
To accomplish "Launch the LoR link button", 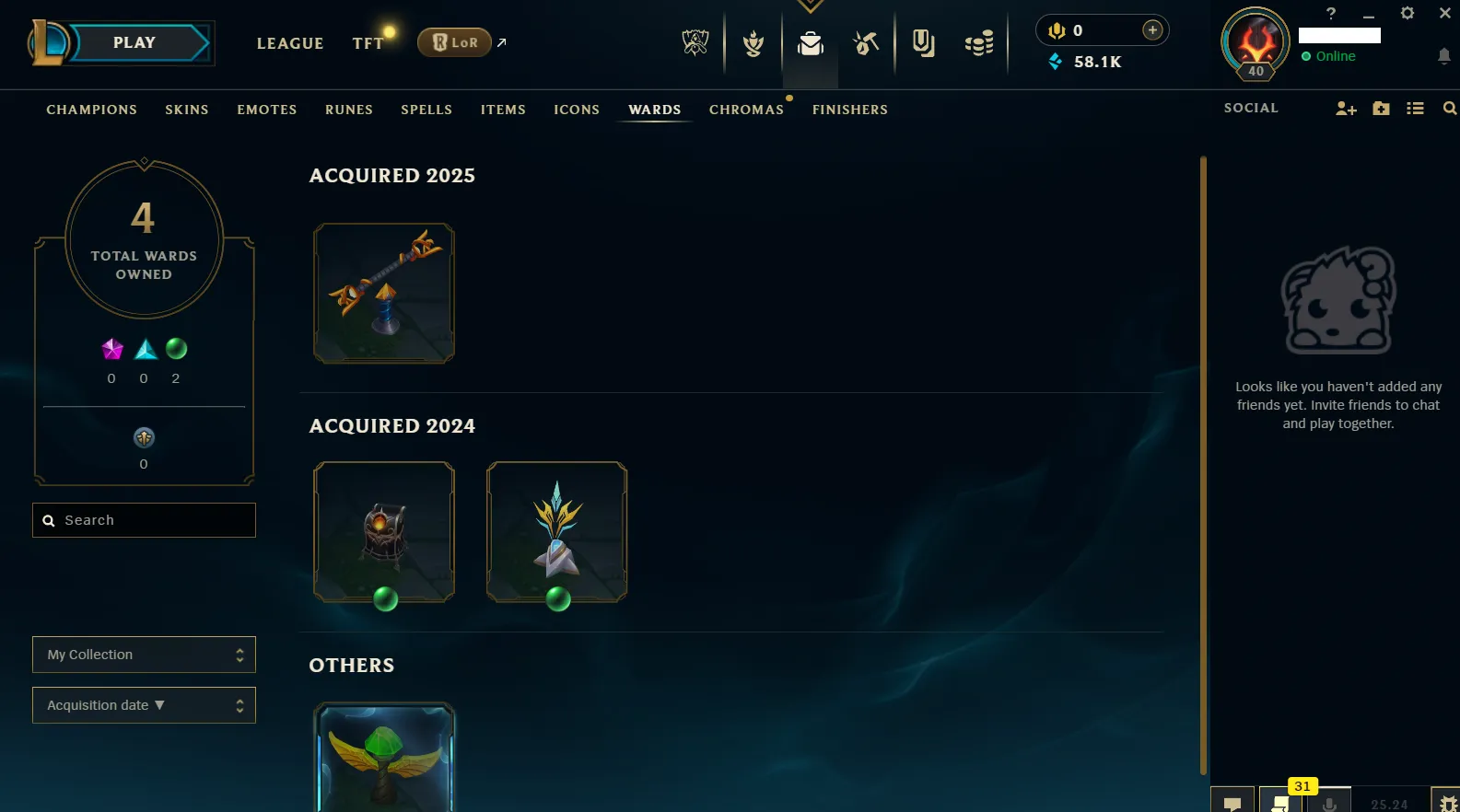I will (454, 42).
